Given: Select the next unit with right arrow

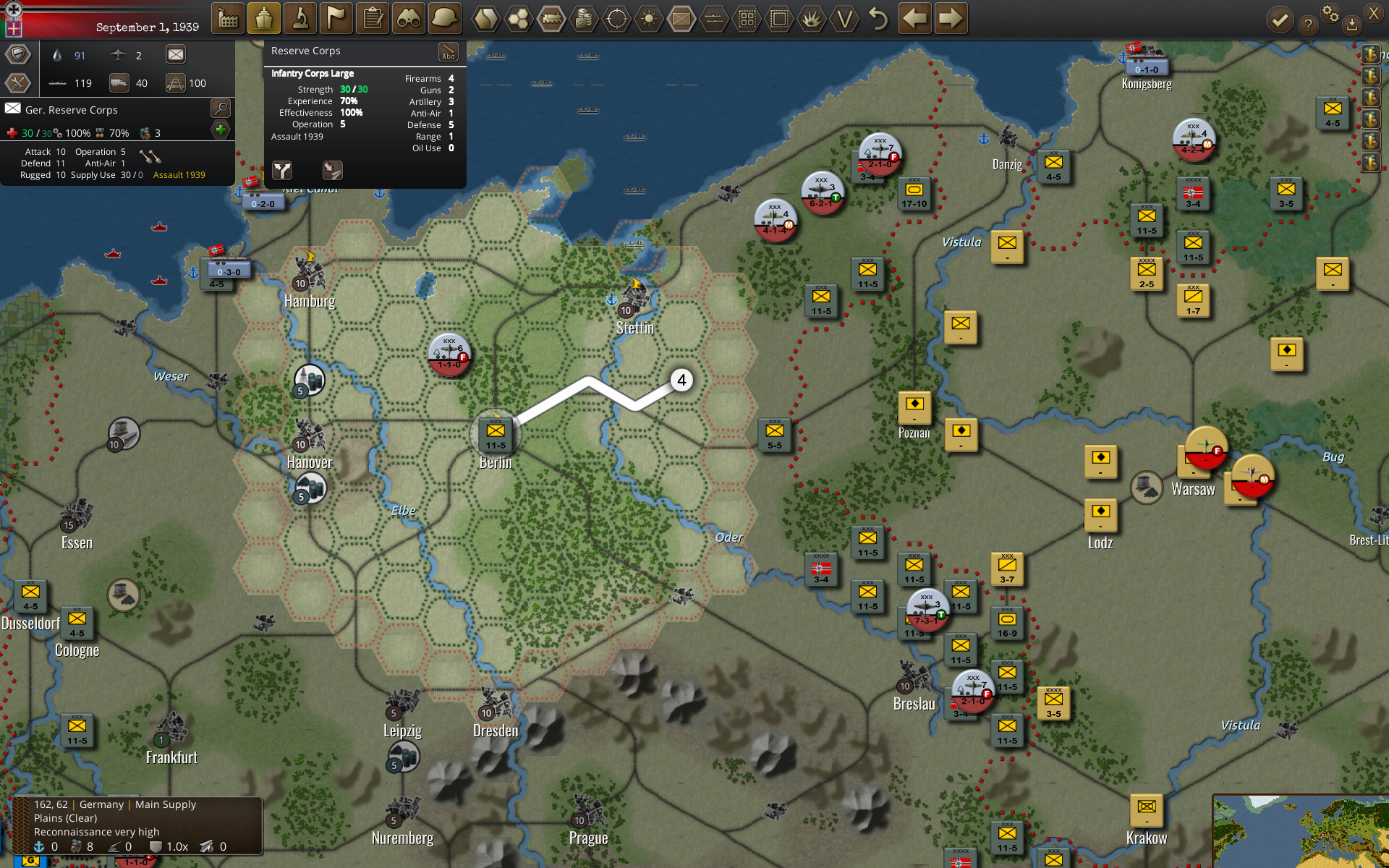Looking at the screenshot, I should pos(951,19).
